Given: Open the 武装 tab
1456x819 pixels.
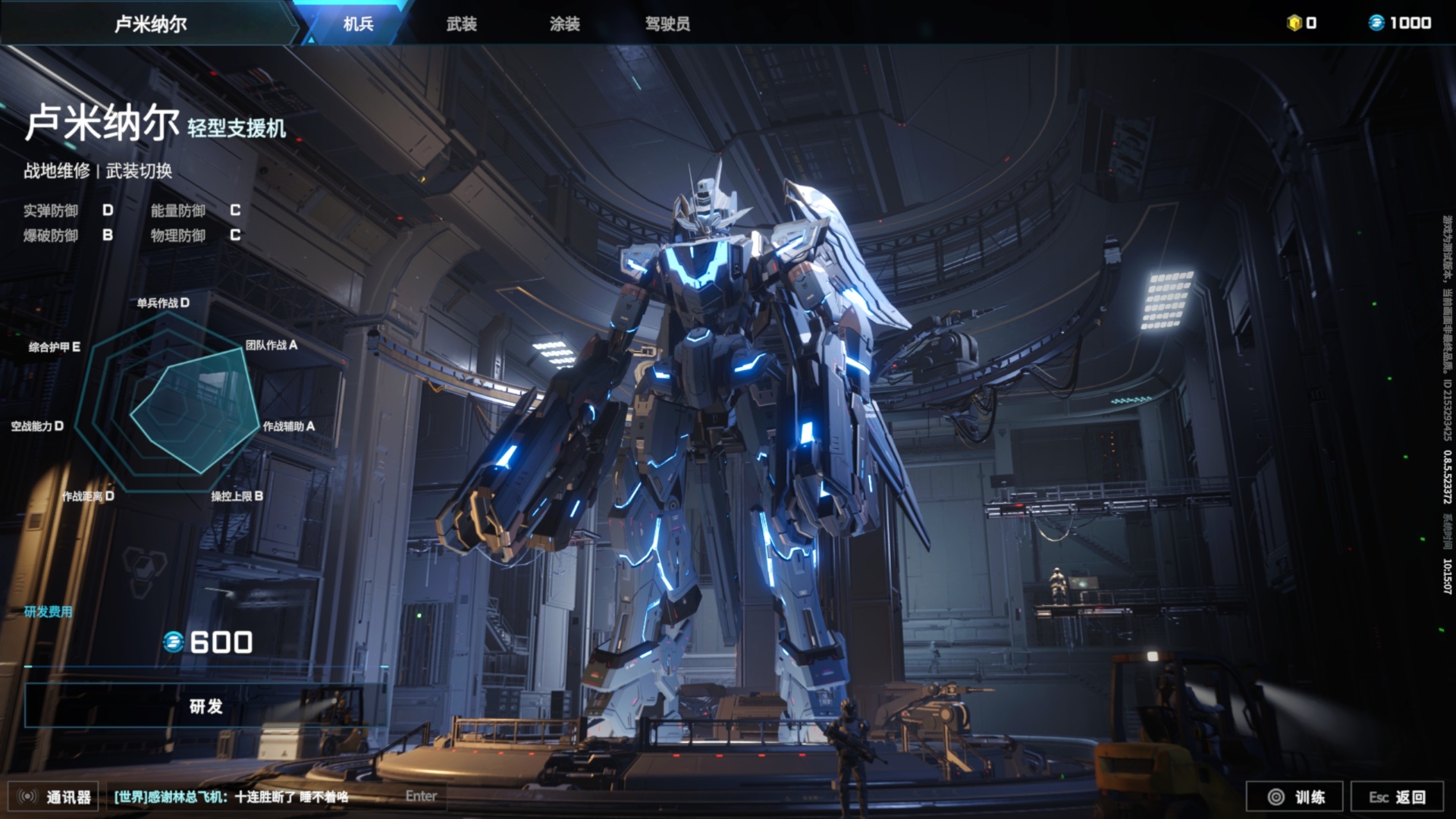Looking at the screenshot, I should [461, 24].
